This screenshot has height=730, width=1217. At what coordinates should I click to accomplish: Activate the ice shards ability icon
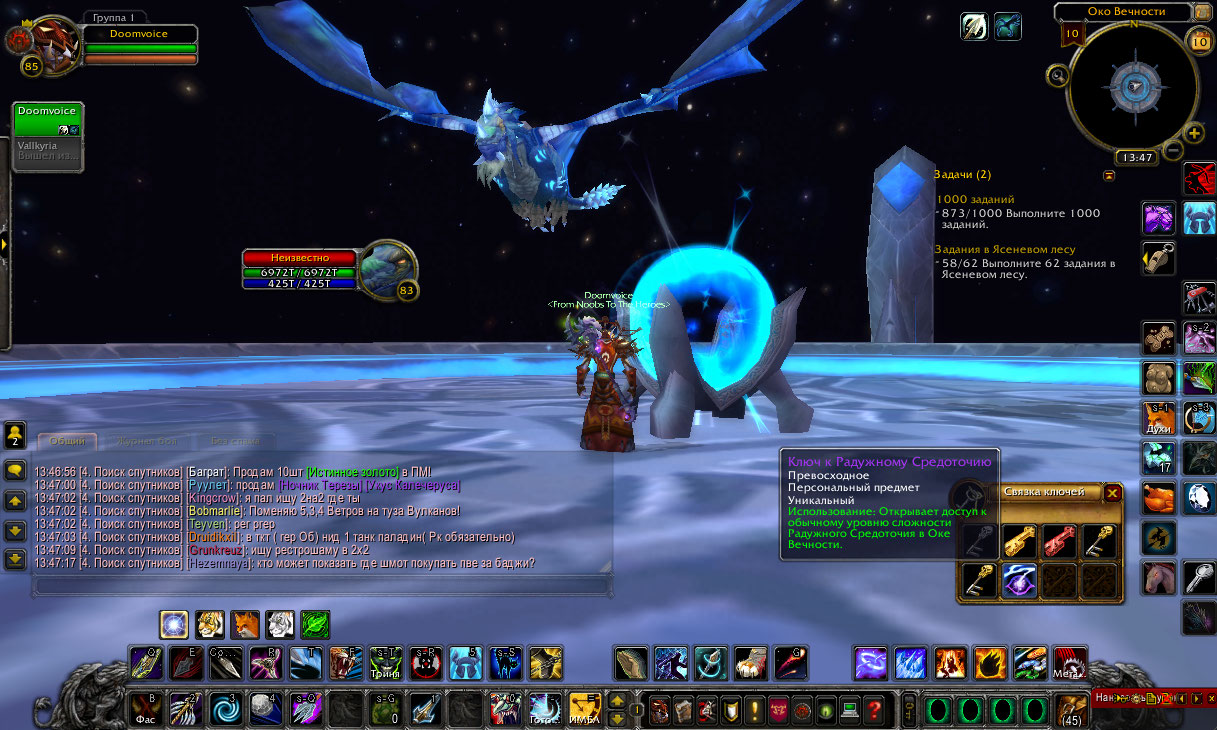click(x=911, y=663)
